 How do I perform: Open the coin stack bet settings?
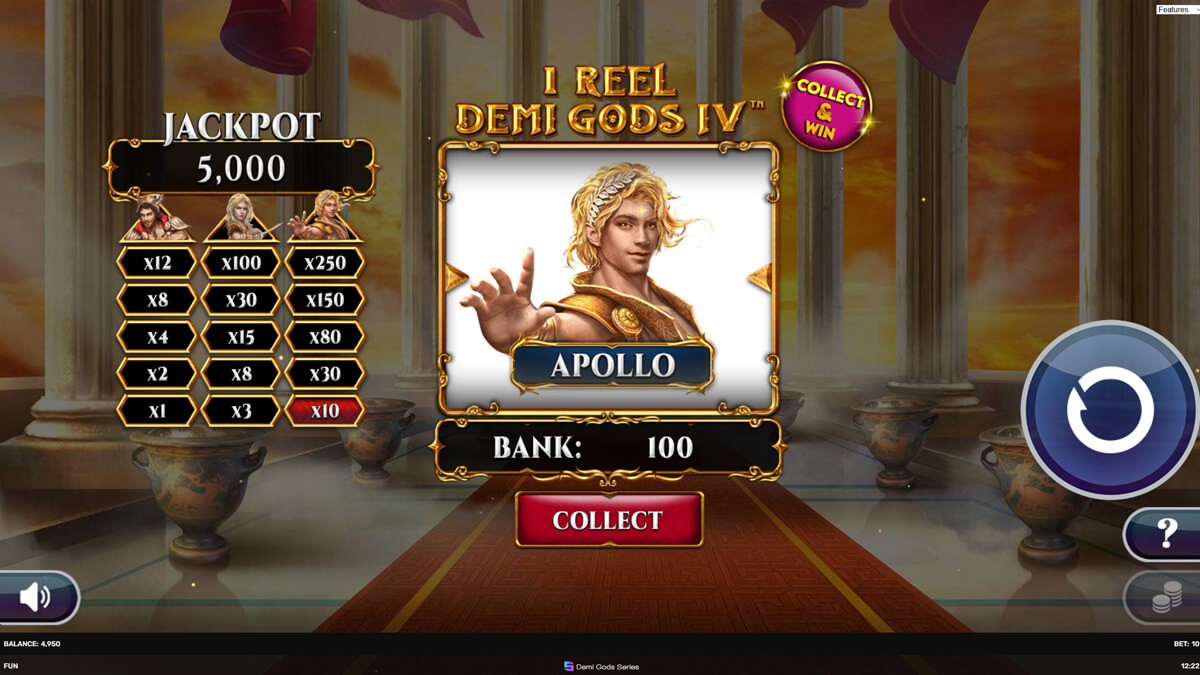(1165, 598)
